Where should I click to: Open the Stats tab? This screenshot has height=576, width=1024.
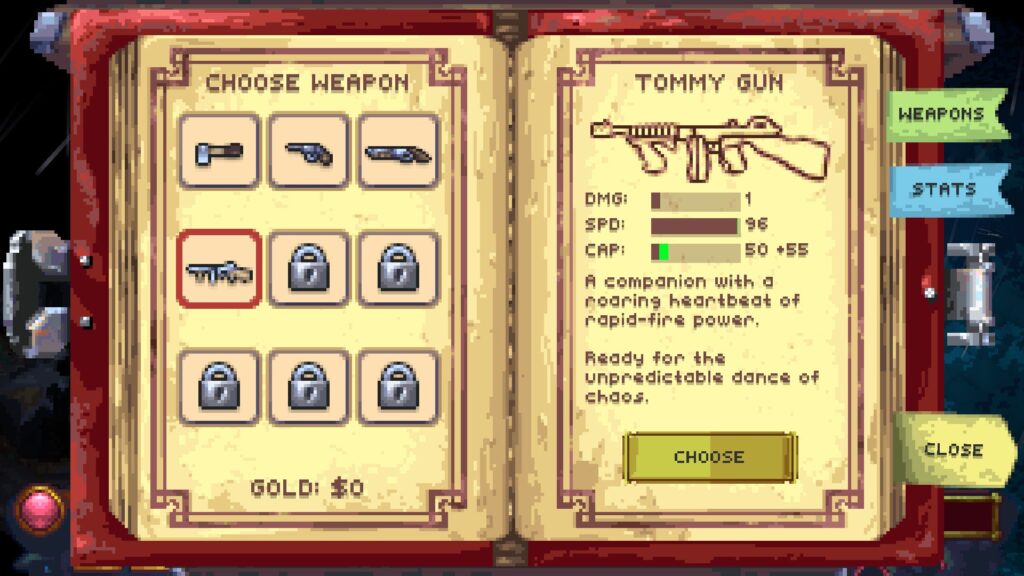(x=943, y=189)
